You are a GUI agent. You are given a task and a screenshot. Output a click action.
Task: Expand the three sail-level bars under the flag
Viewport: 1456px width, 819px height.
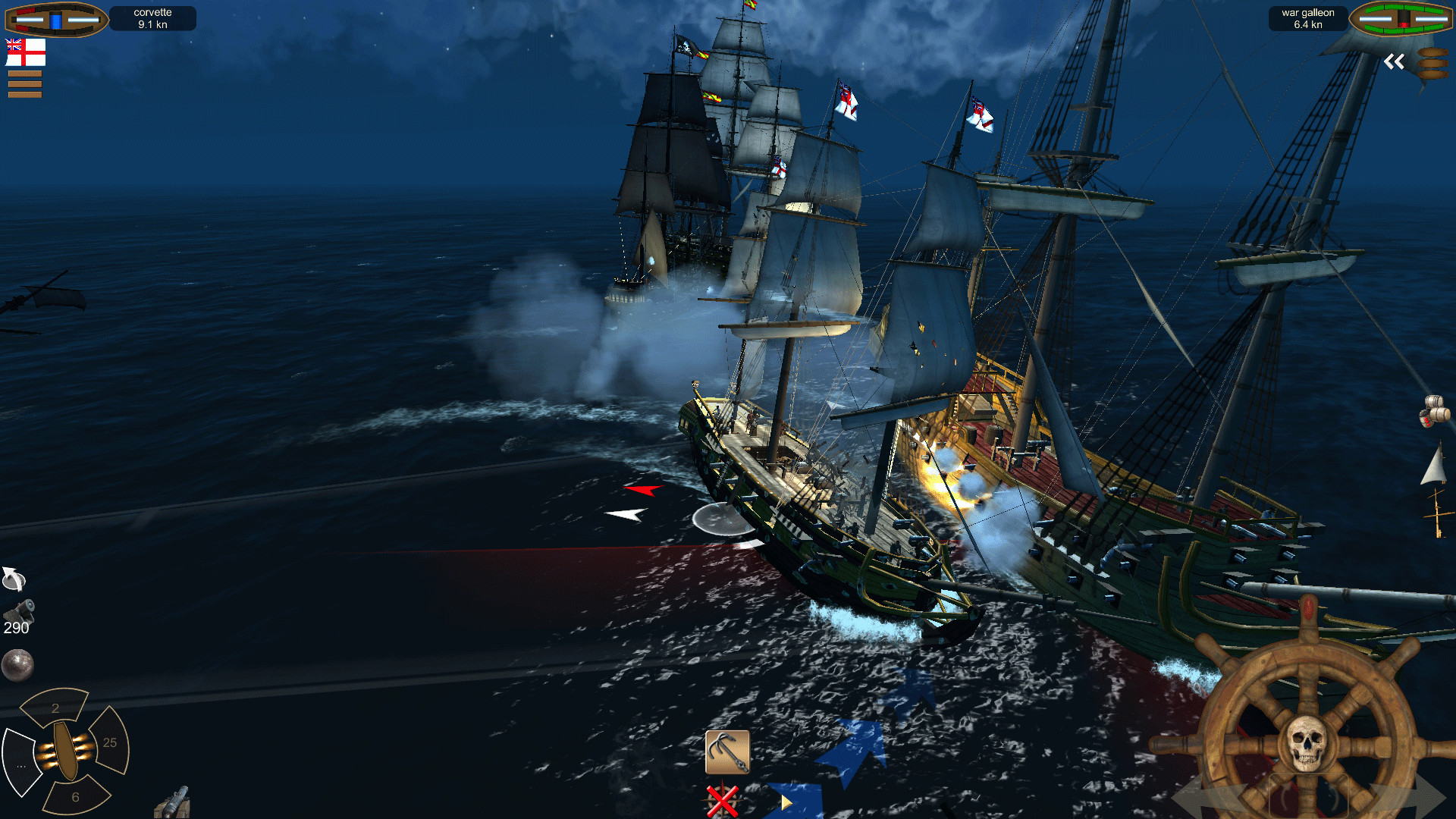click(27, 84)
